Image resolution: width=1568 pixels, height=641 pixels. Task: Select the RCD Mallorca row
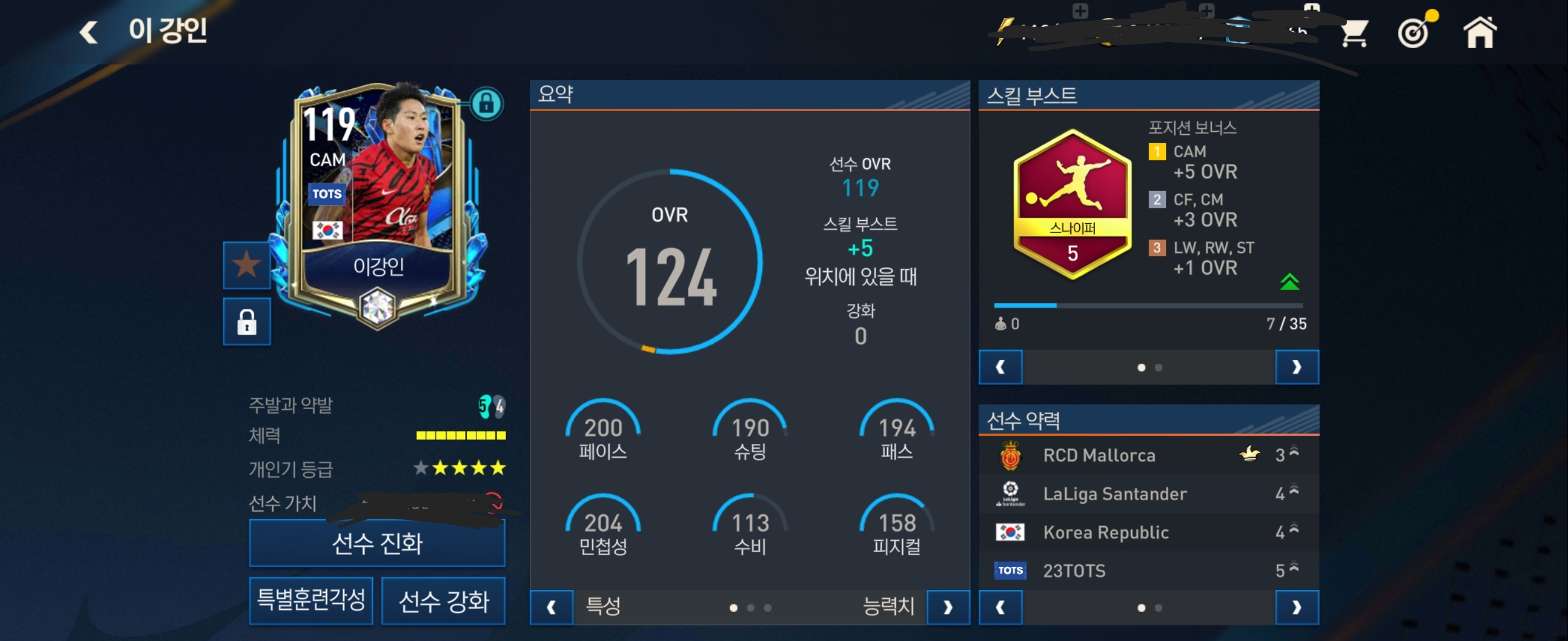(1148, 455)
